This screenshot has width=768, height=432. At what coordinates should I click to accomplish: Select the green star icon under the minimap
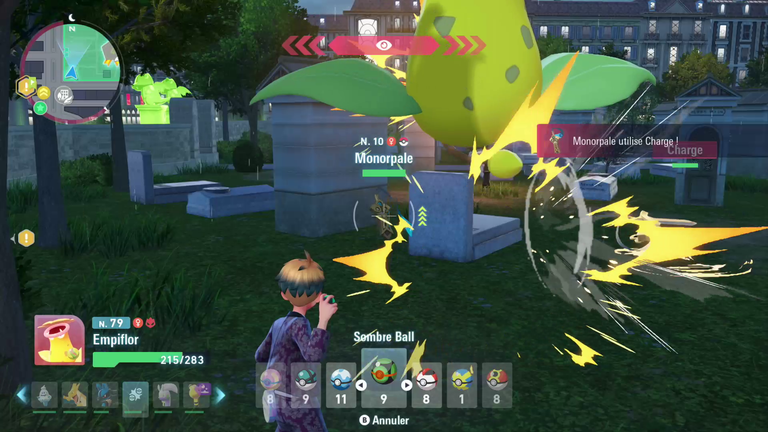click(41, 107)
